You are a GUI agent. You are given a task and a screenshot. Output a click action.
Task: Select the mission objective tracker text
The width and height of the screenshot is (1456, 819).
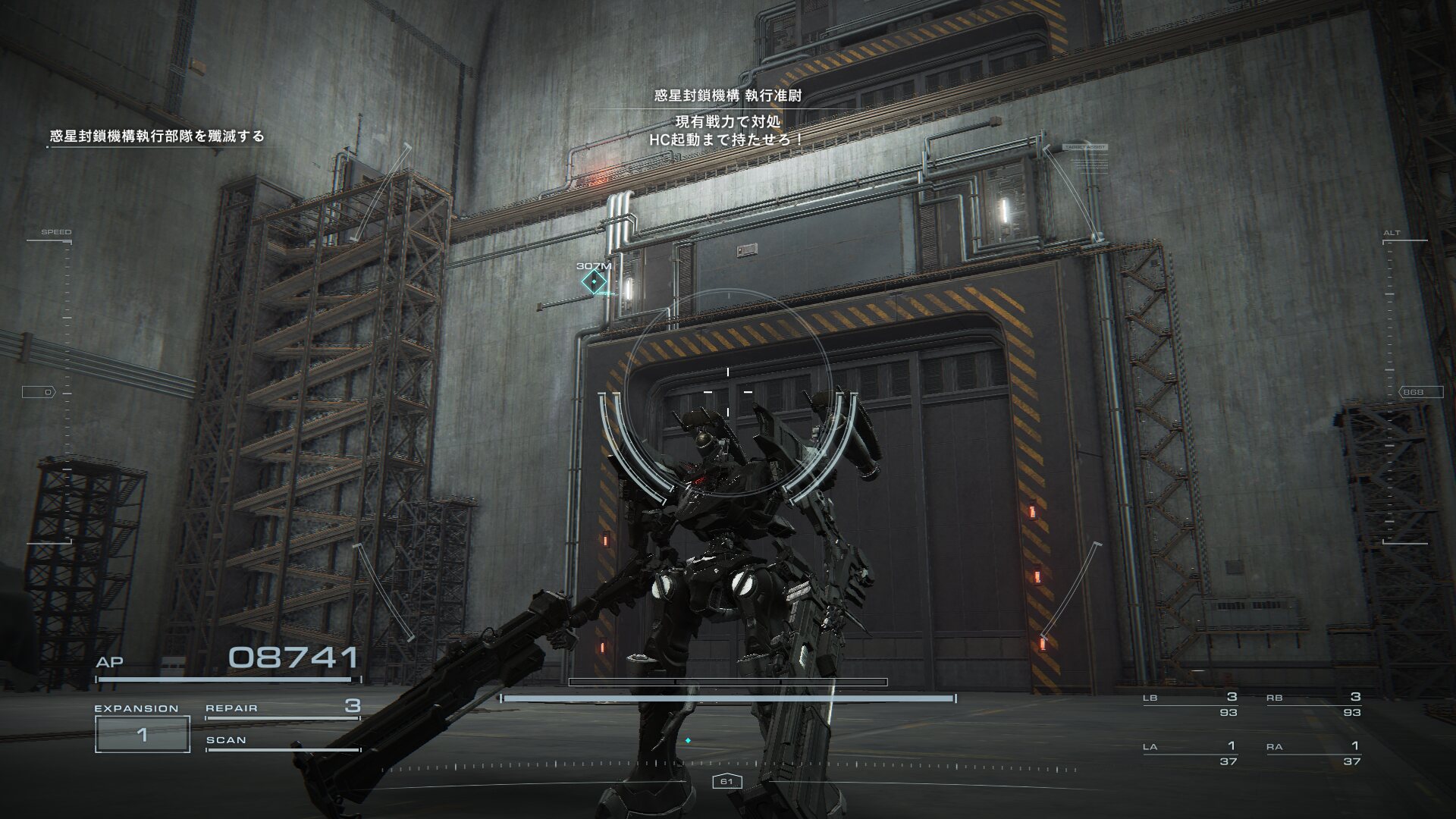pyautogui.click(x=157, y=136)
